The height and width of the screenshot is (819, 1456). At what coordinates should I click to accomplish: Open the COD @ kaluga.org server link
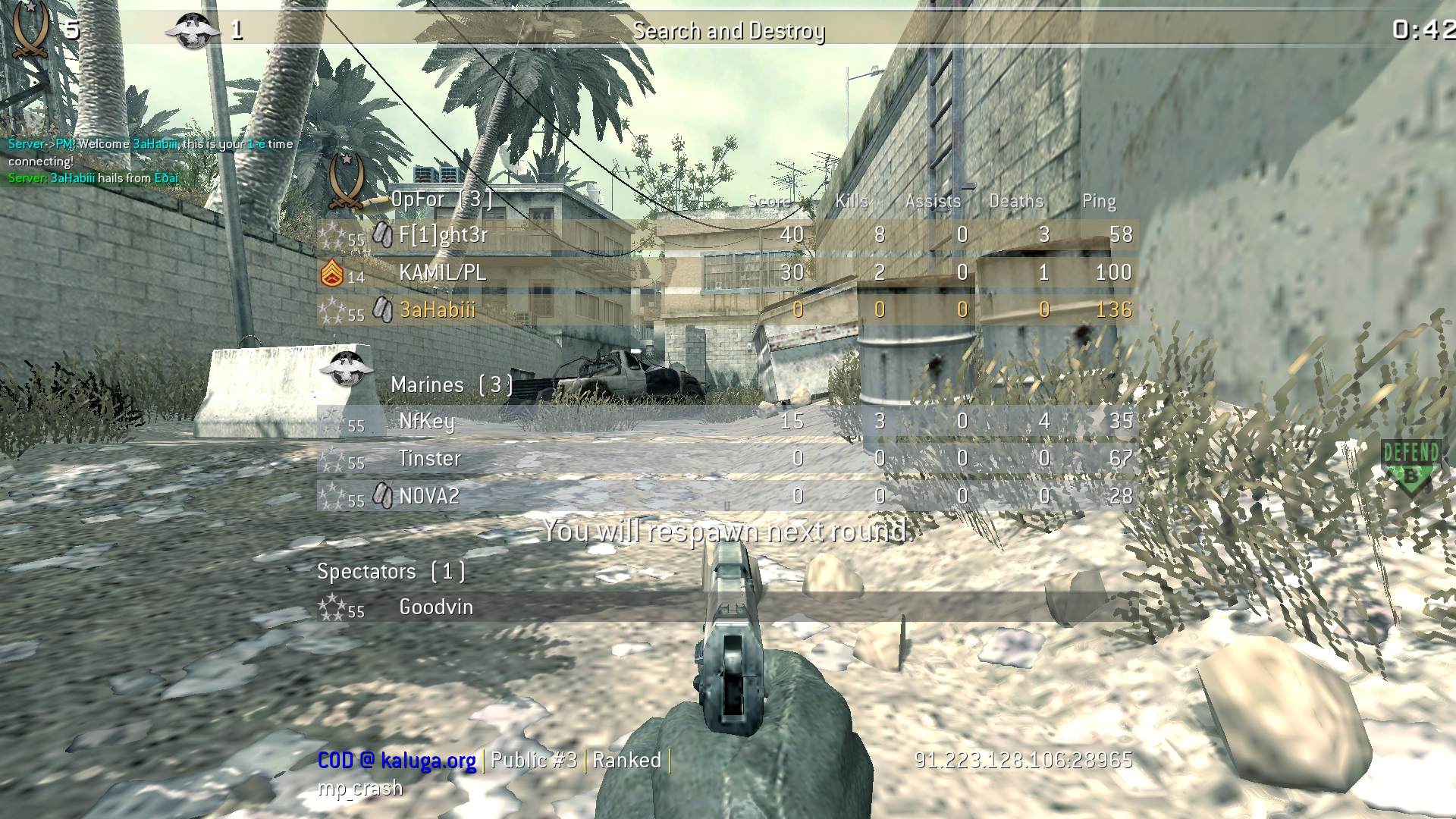(397, 760)
